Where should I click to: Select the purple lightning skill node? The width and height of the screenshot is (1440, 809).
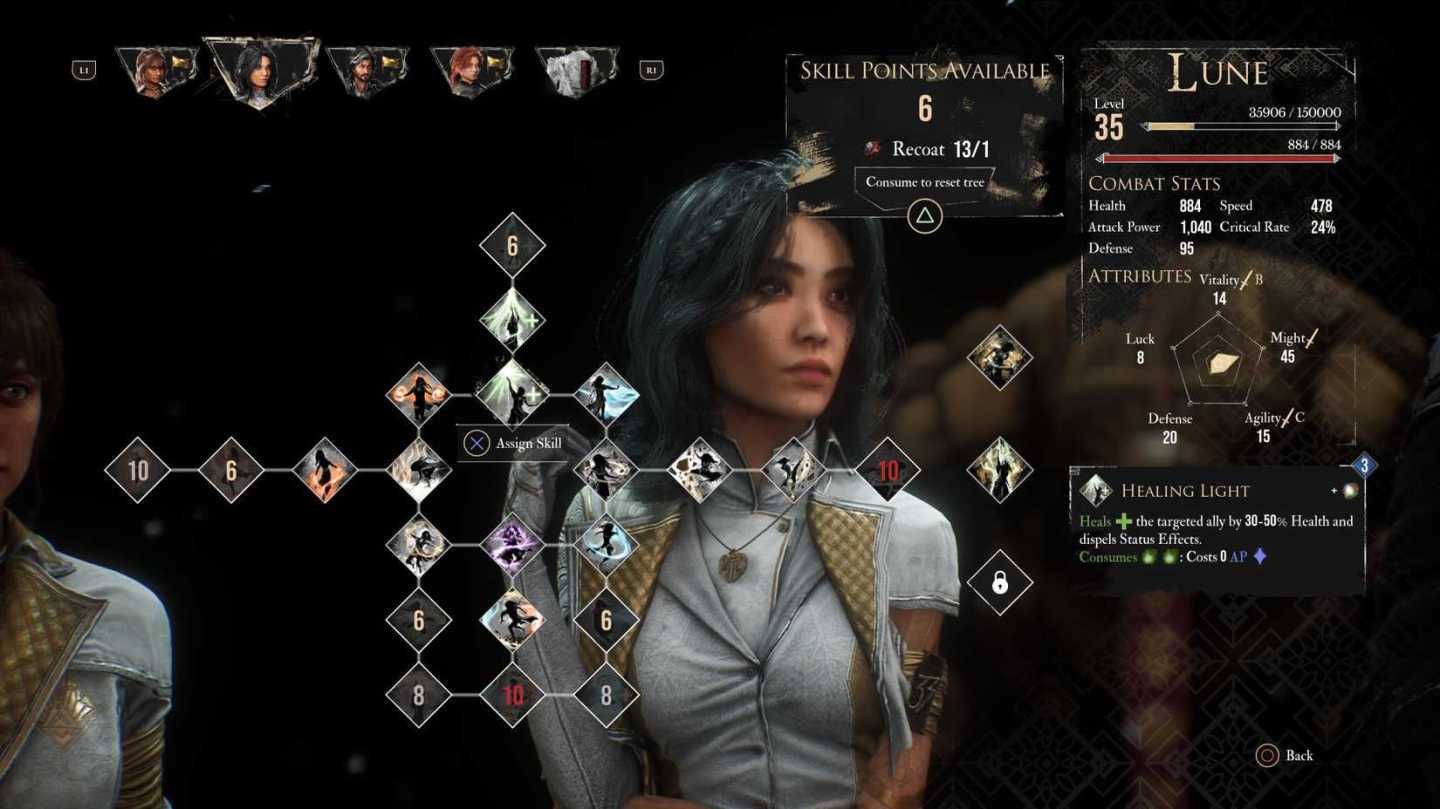(512, 545)
